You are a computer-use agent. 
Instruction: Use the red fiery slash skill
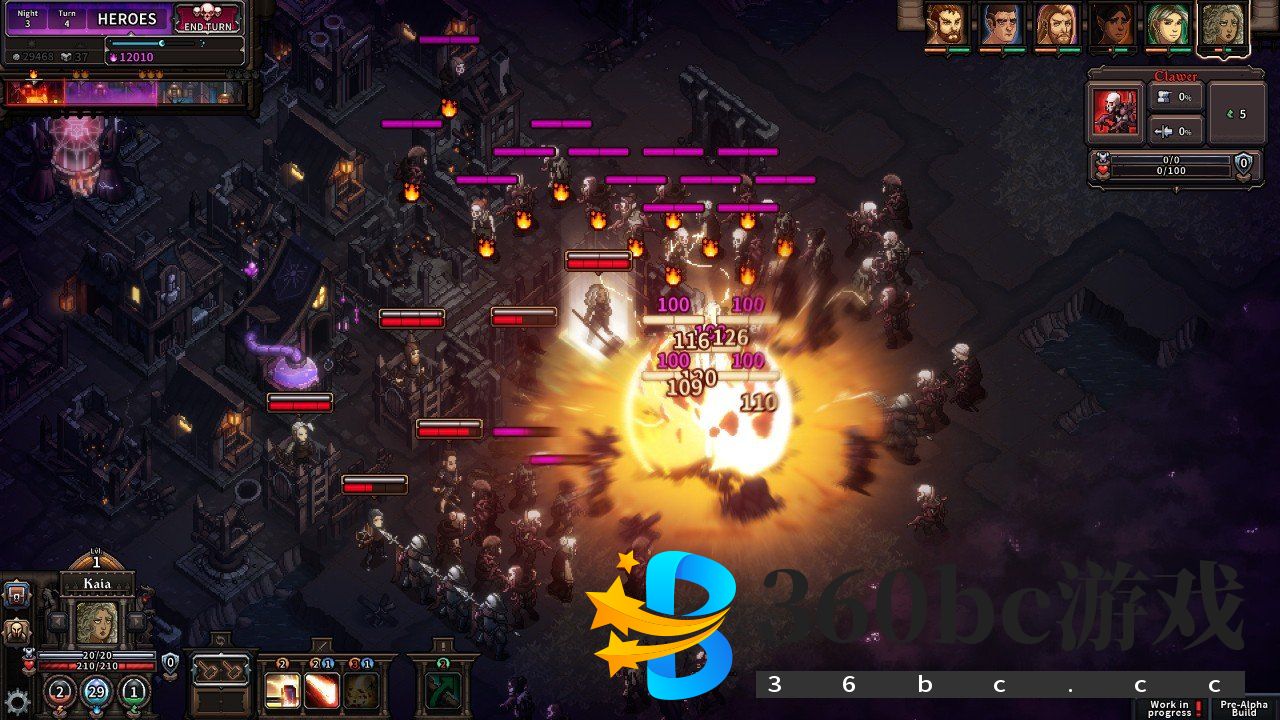tap(321, 689)
